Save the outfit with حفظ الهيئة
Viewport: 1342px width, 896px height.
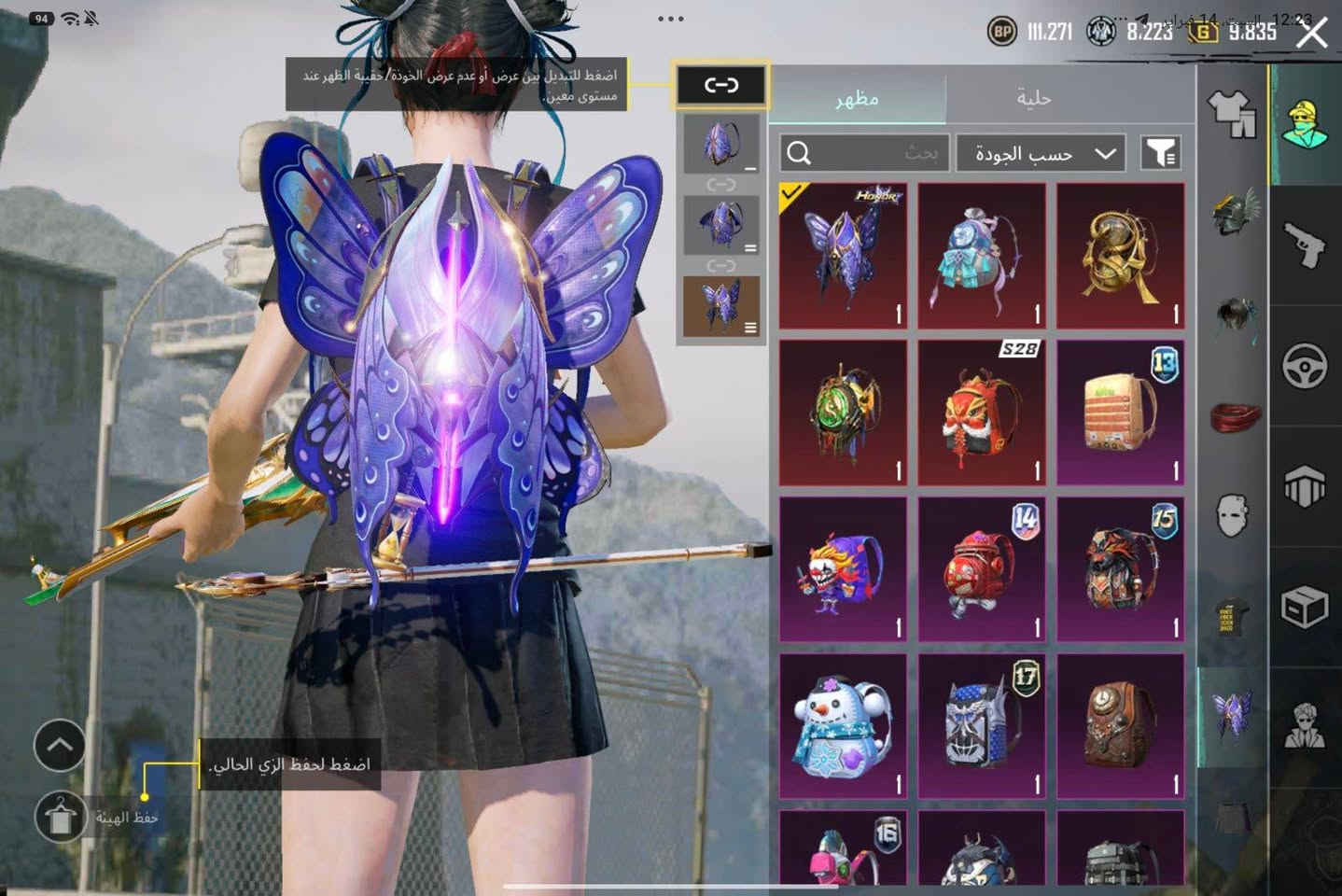click(x=61, y=818)
